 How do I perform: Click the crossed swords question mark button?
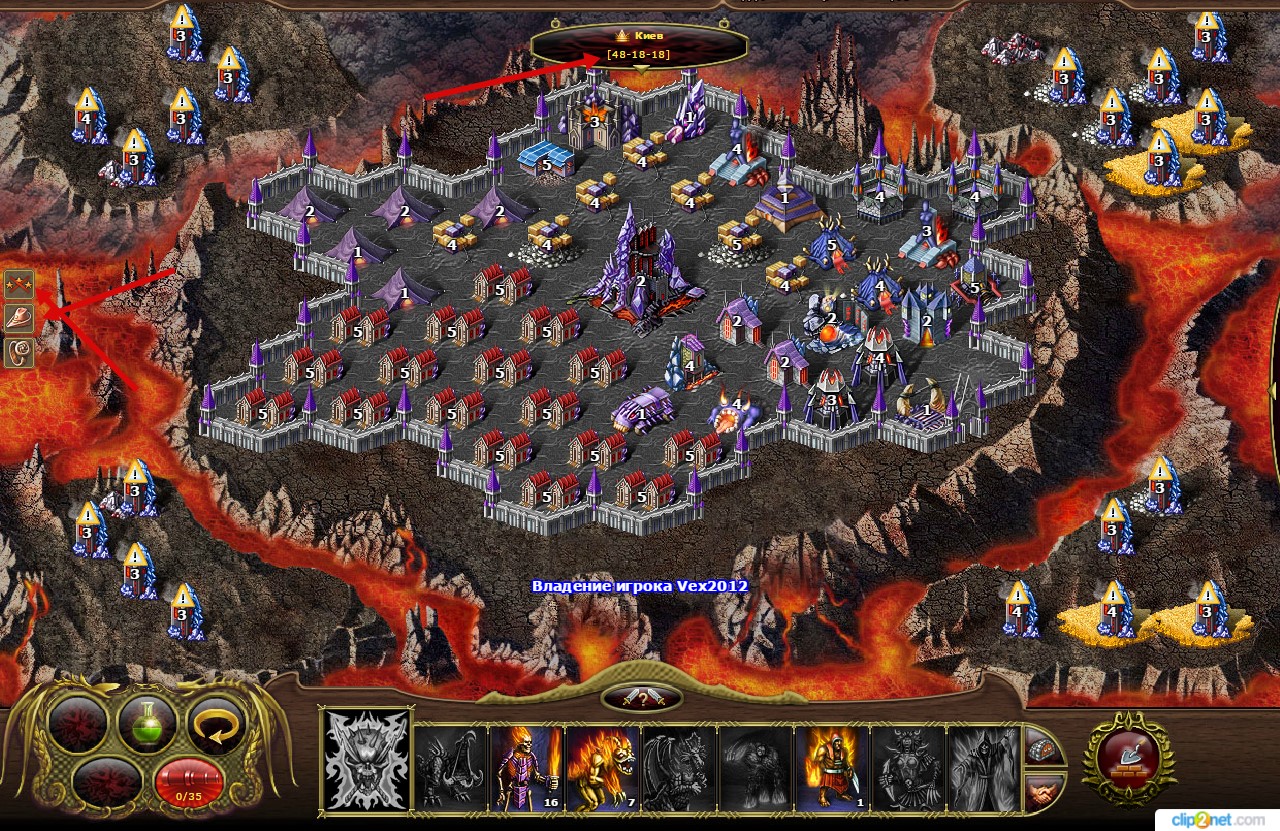641,699
